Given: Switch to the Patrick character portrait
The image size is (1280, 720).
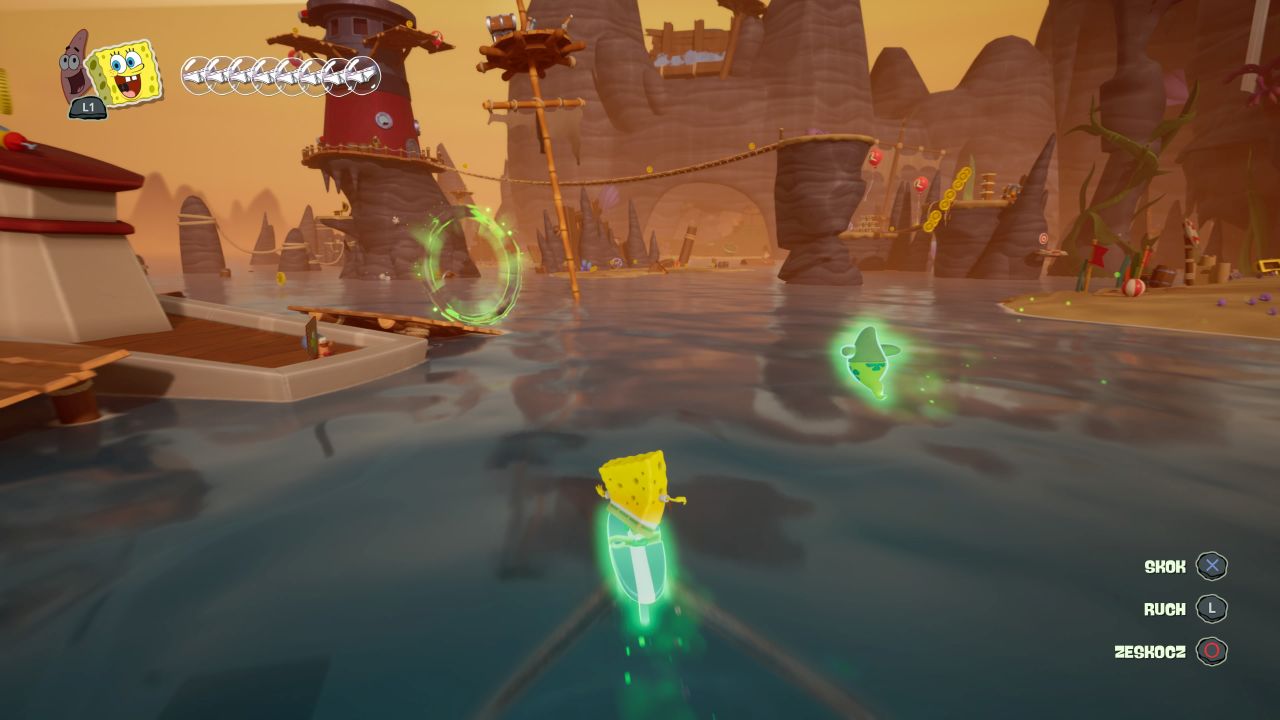Looking at the screenshot, I should pos(75,62).
